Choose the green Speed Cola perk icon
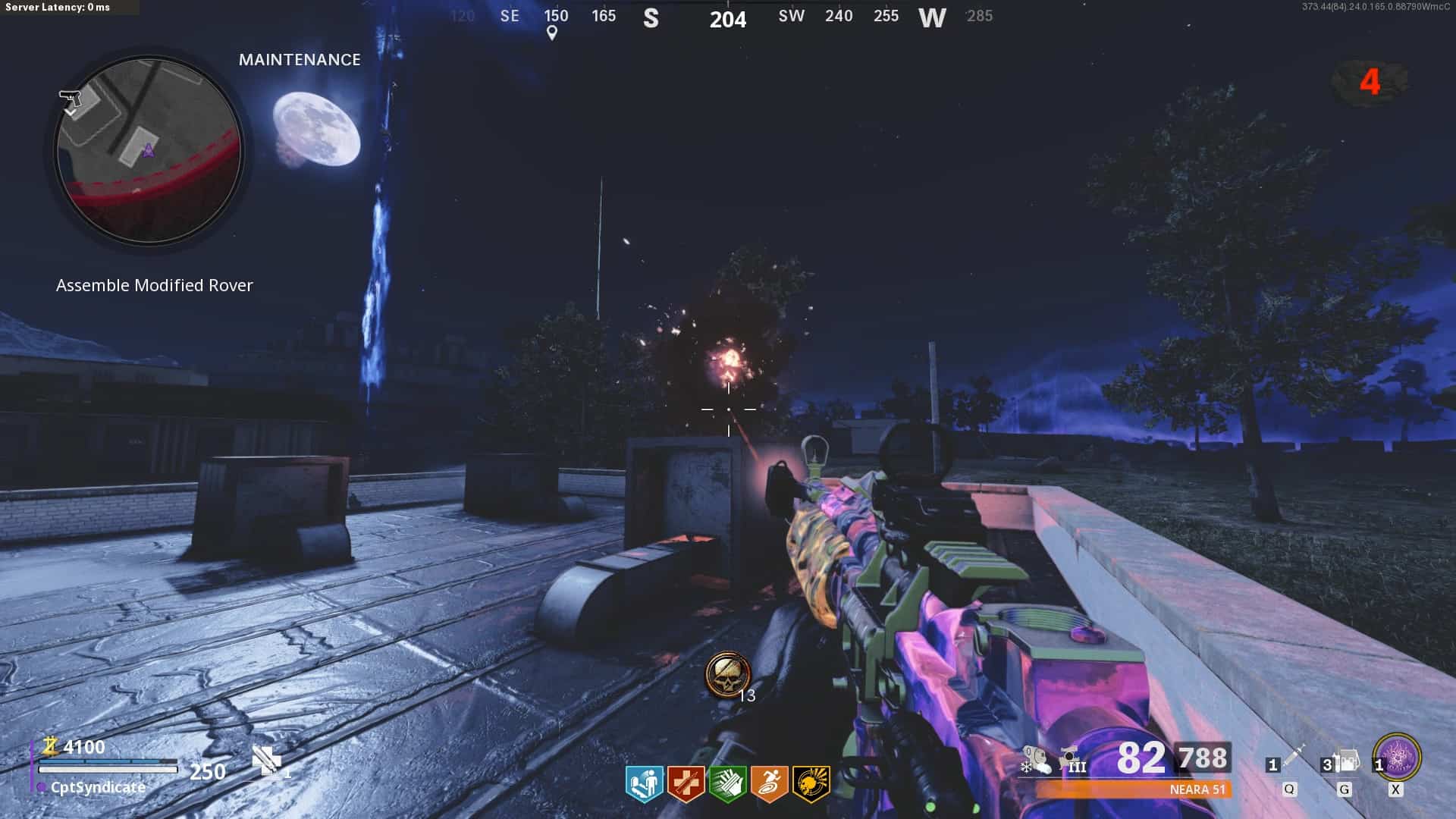 [x=727, y=783]
